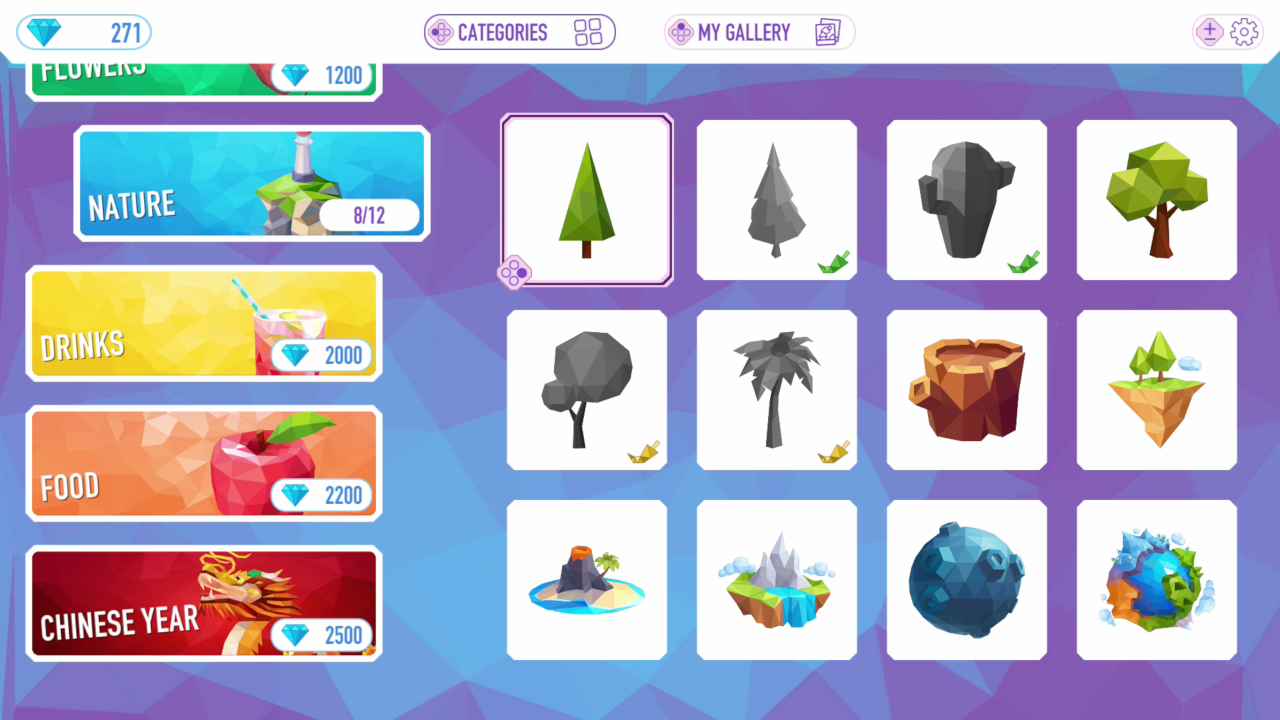
Task: Switch to the Categories view
Action: 519,32
